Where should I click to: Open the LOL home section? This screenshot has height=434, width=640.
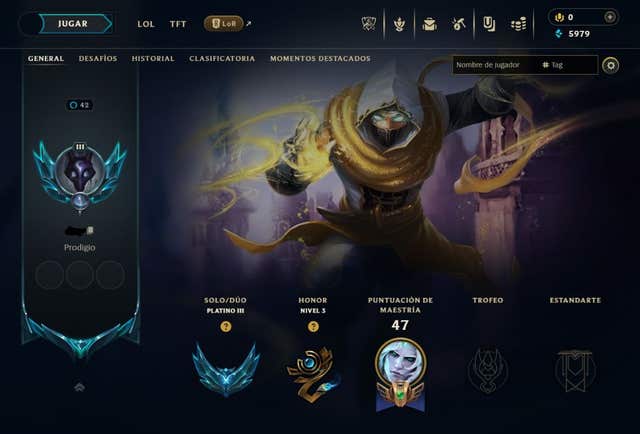point(146,24)
